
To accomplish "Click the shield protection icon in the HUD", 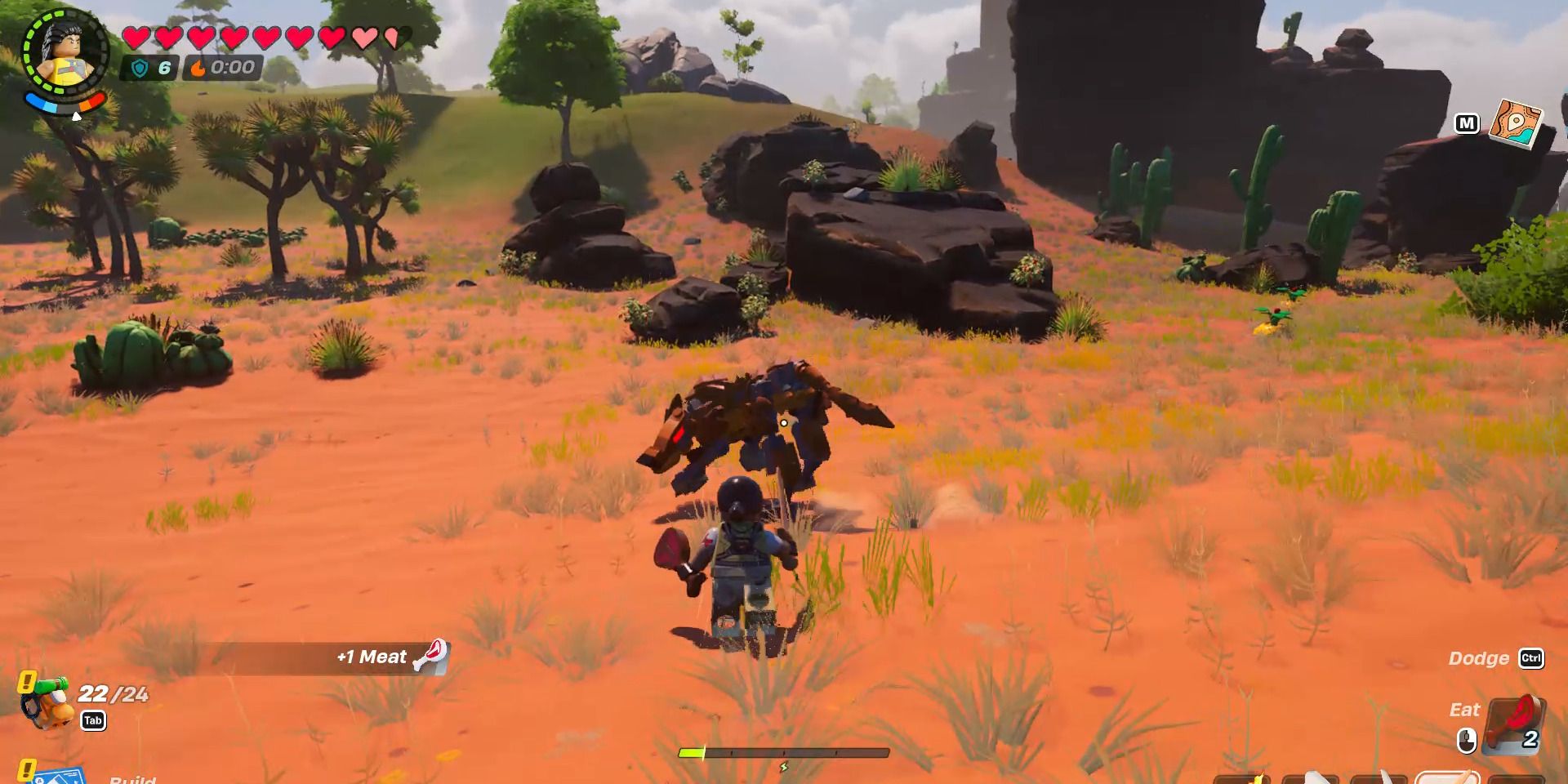I will [x=140, y=69].
